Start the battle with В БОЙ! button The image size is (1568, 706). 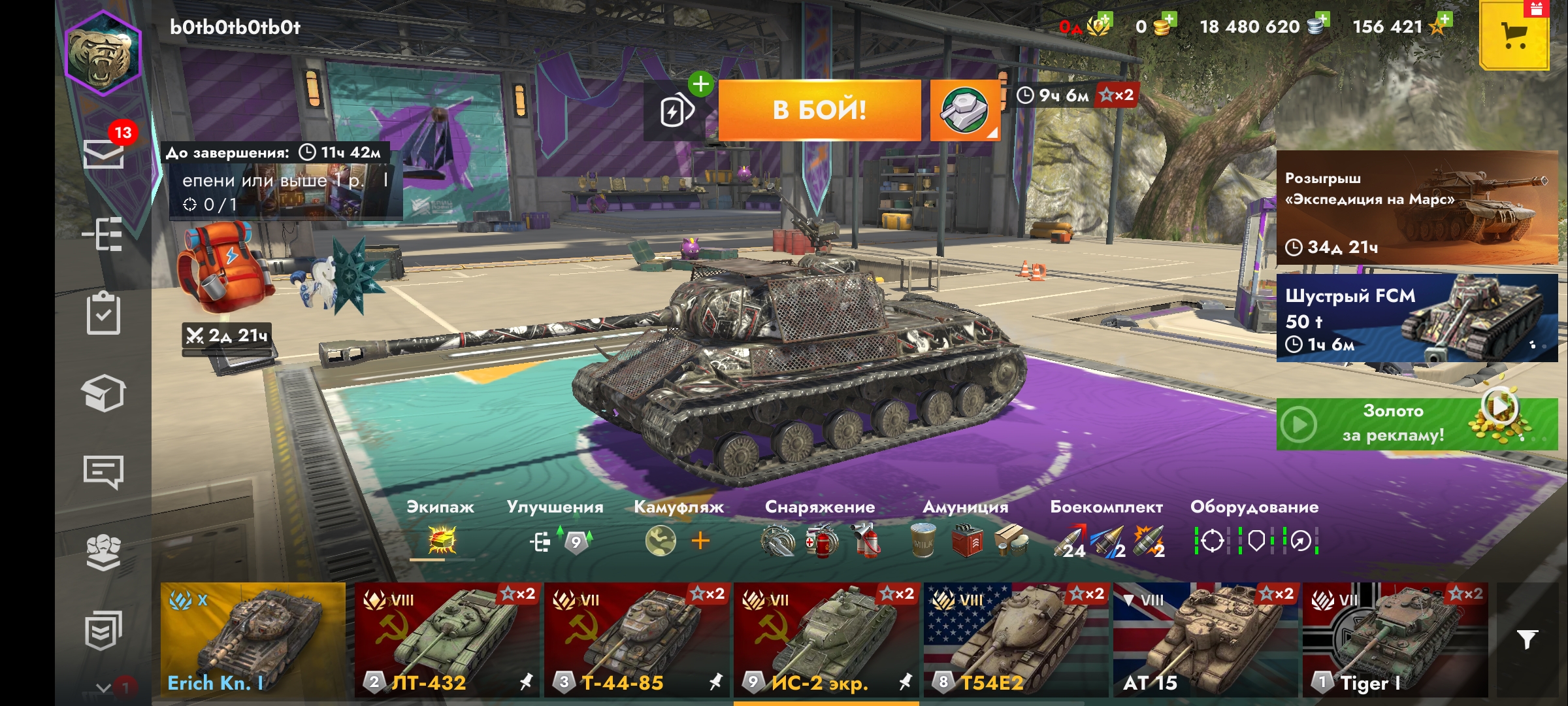(819, 110)
